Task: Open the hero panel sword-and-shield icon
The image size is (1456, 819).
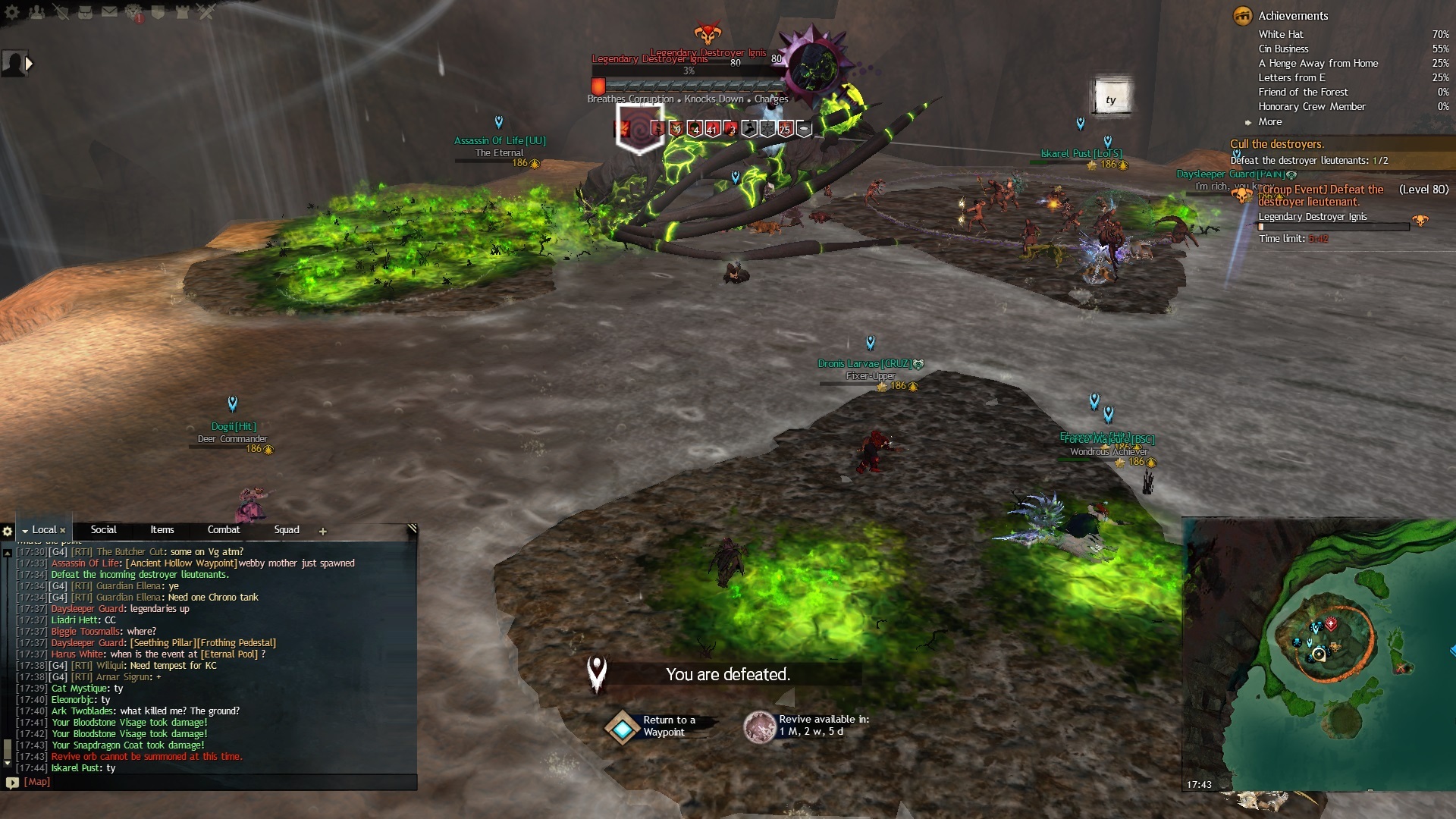Action: (x=61, y=12)
